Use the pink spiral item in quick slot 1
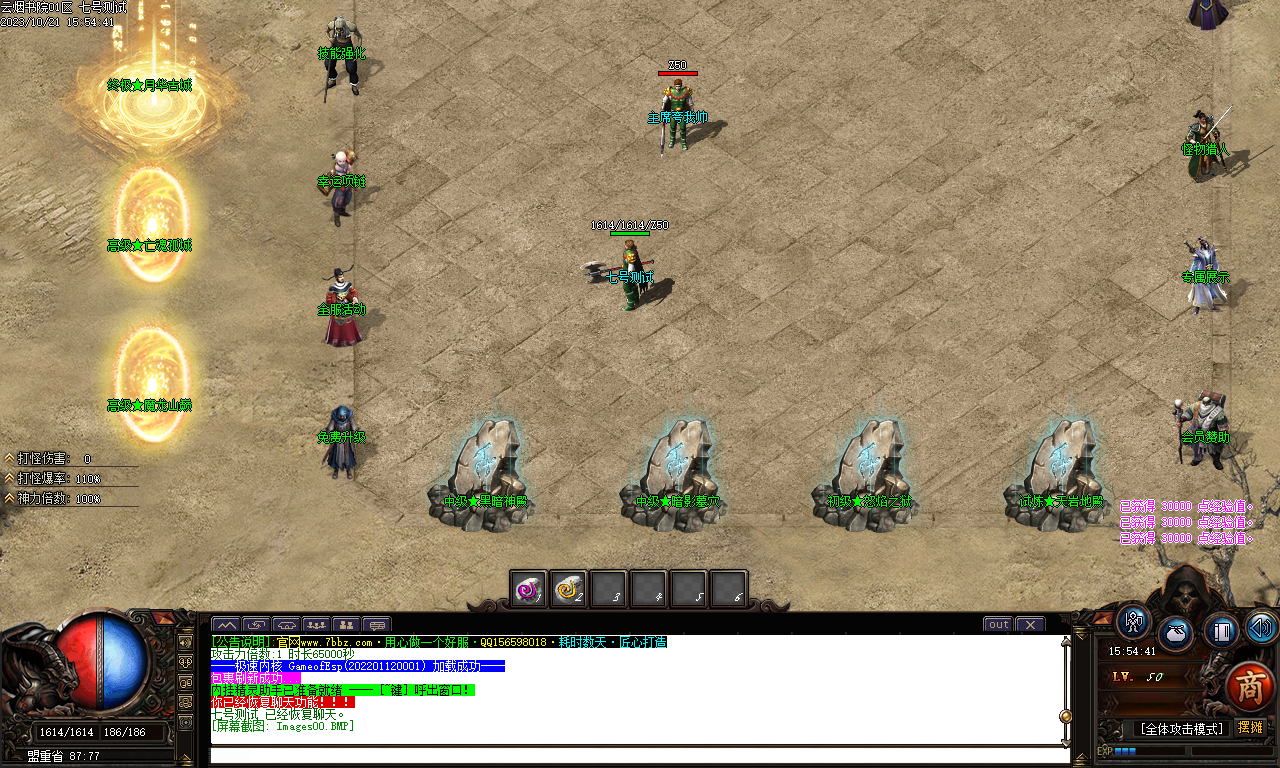Image resolution: width=1280 pixels, height=768 pixels. (x=527, y=589)
